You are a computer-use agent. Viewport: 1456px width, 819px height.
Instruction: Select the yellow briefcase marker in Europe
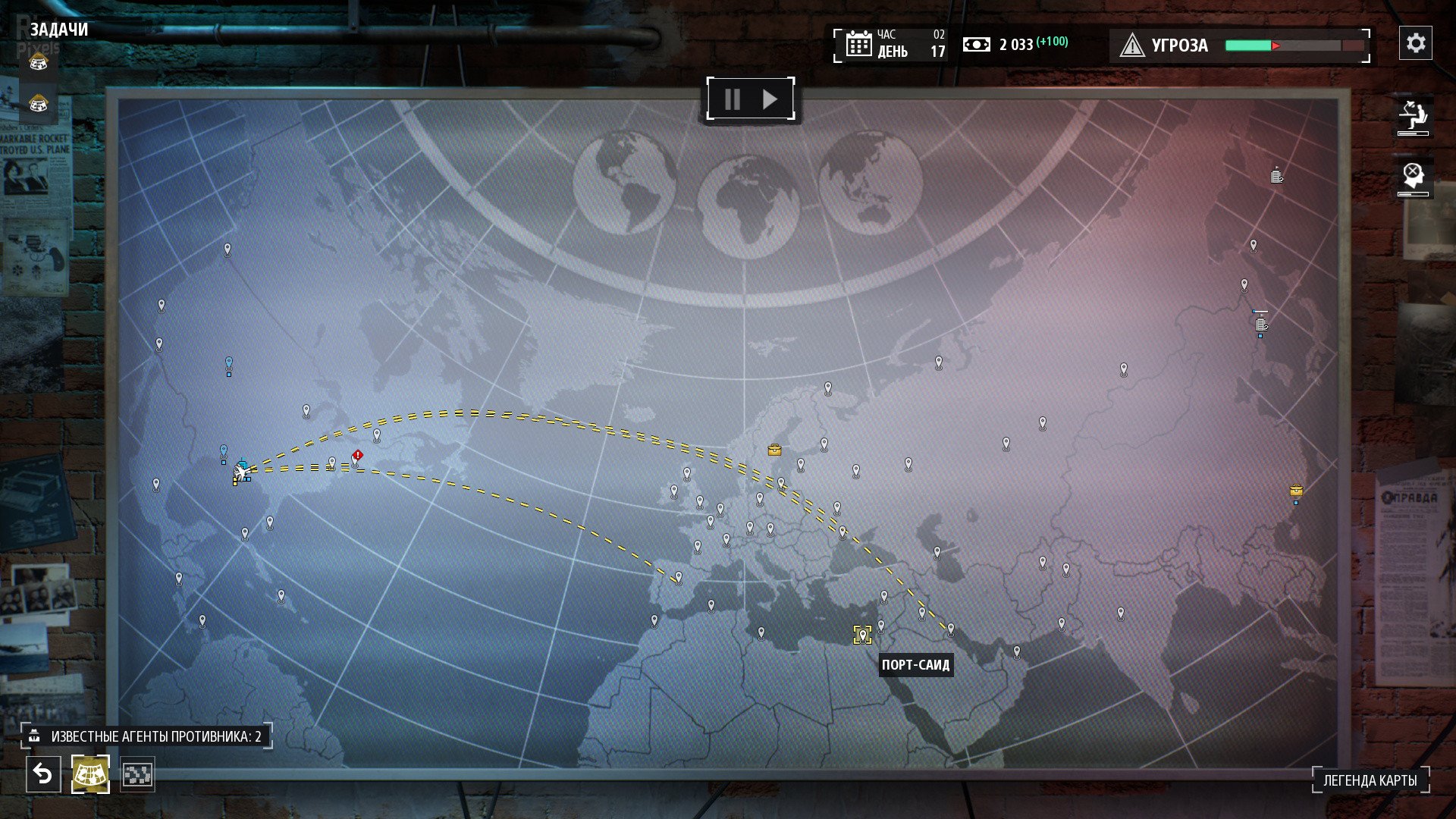(774, 450)
